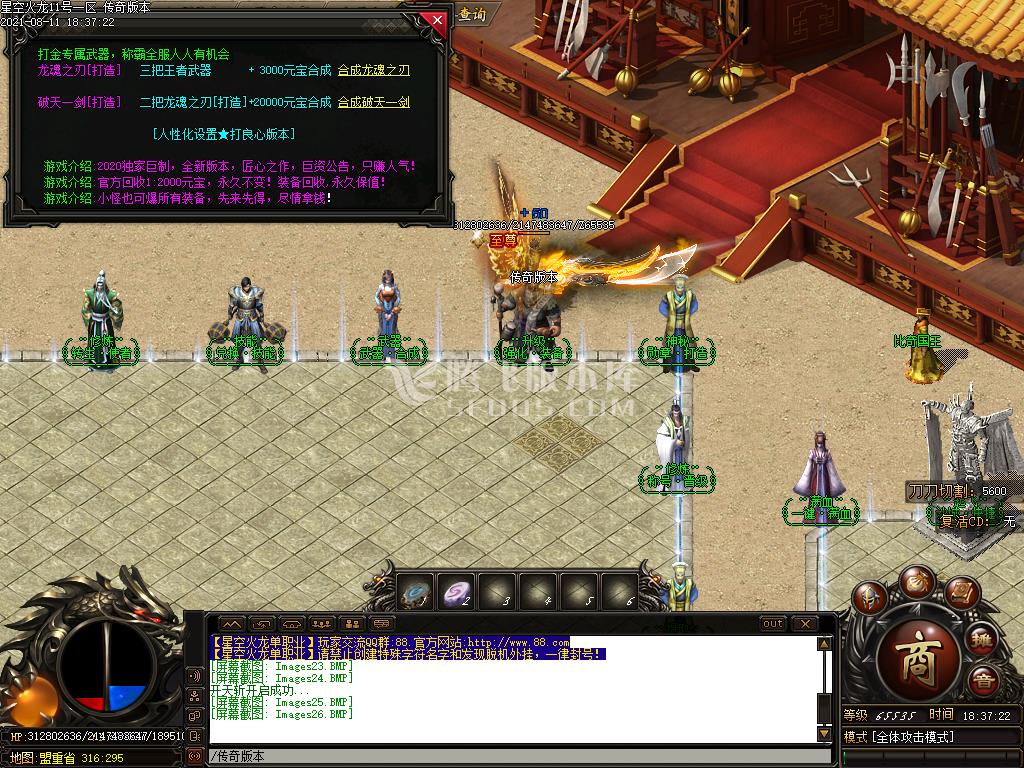Open the helmet character equipment icon

(x=870, y=598)
